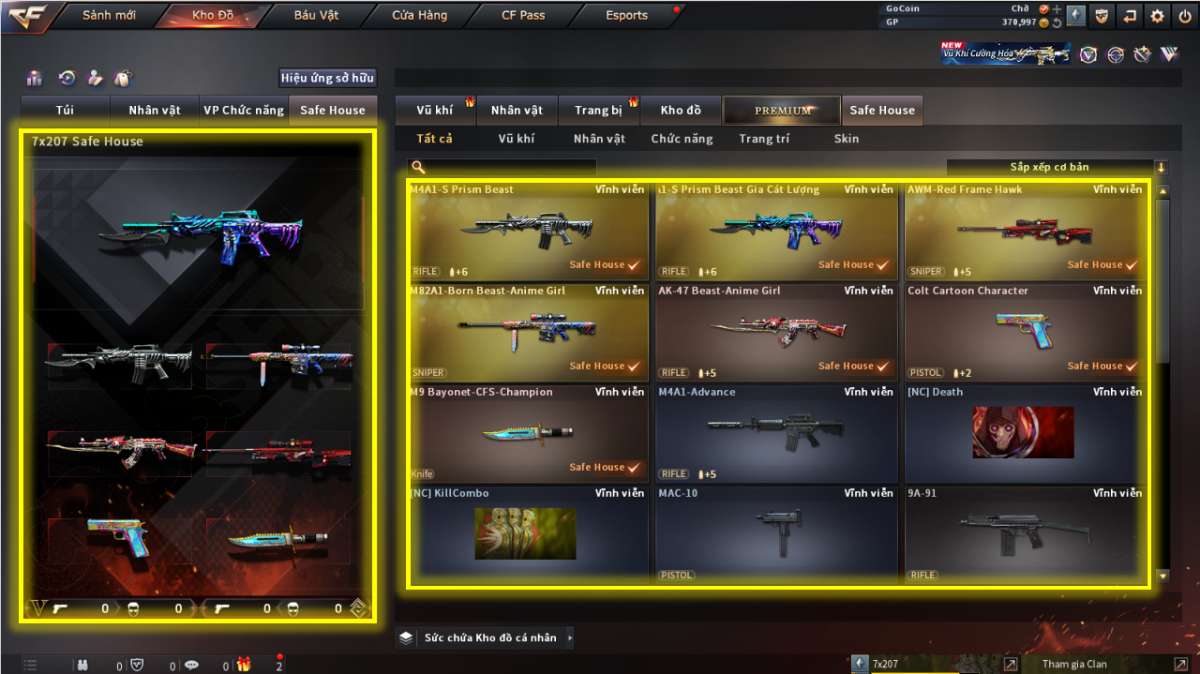Screen dimensions: 1200x674
Task: Show the Trang trí decoration filter
Action: [x=764, y=139]
